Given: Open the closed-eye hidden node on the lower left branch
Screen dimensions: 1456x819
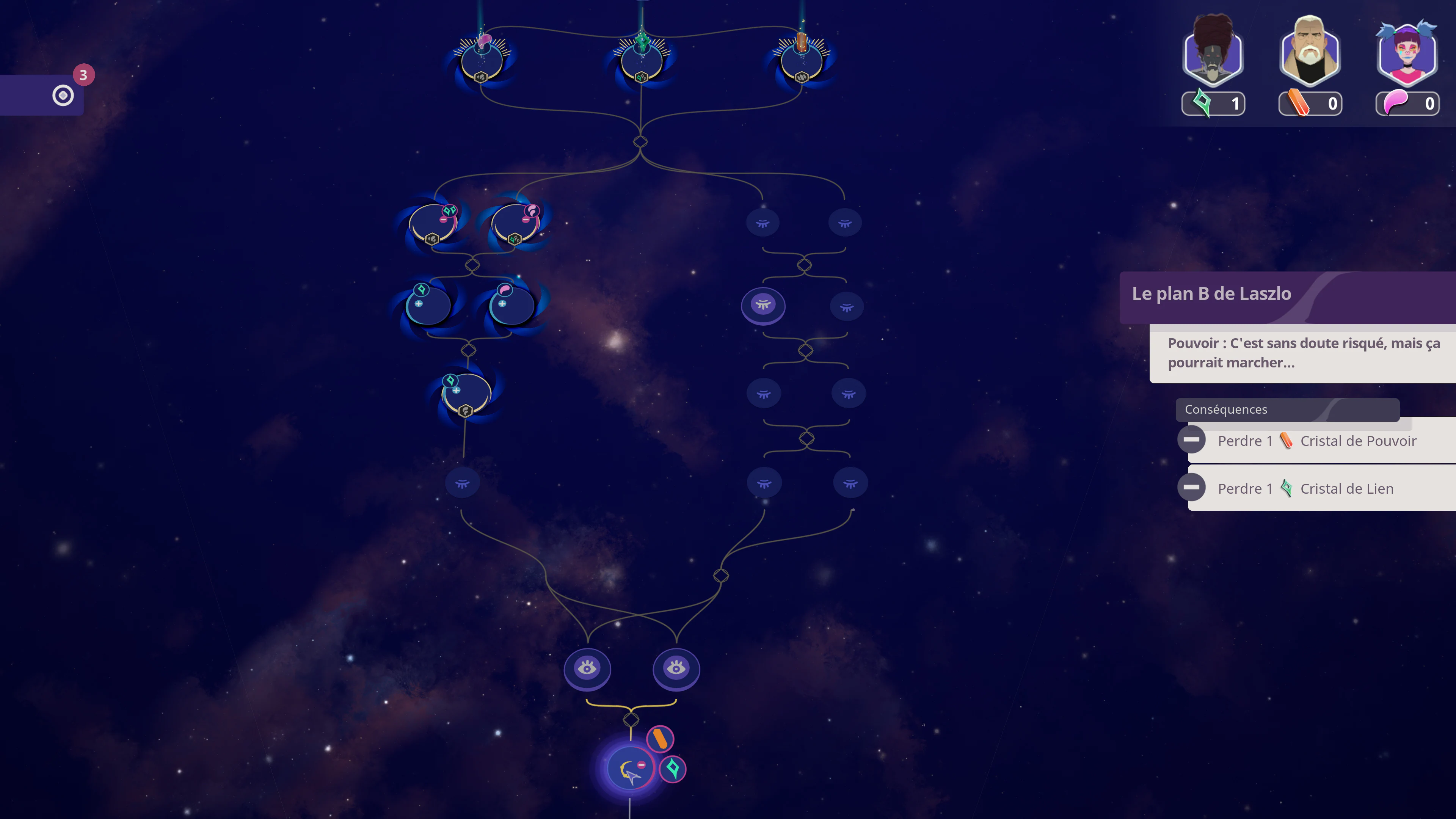Looking at the screenshot, I should [462, 482].
